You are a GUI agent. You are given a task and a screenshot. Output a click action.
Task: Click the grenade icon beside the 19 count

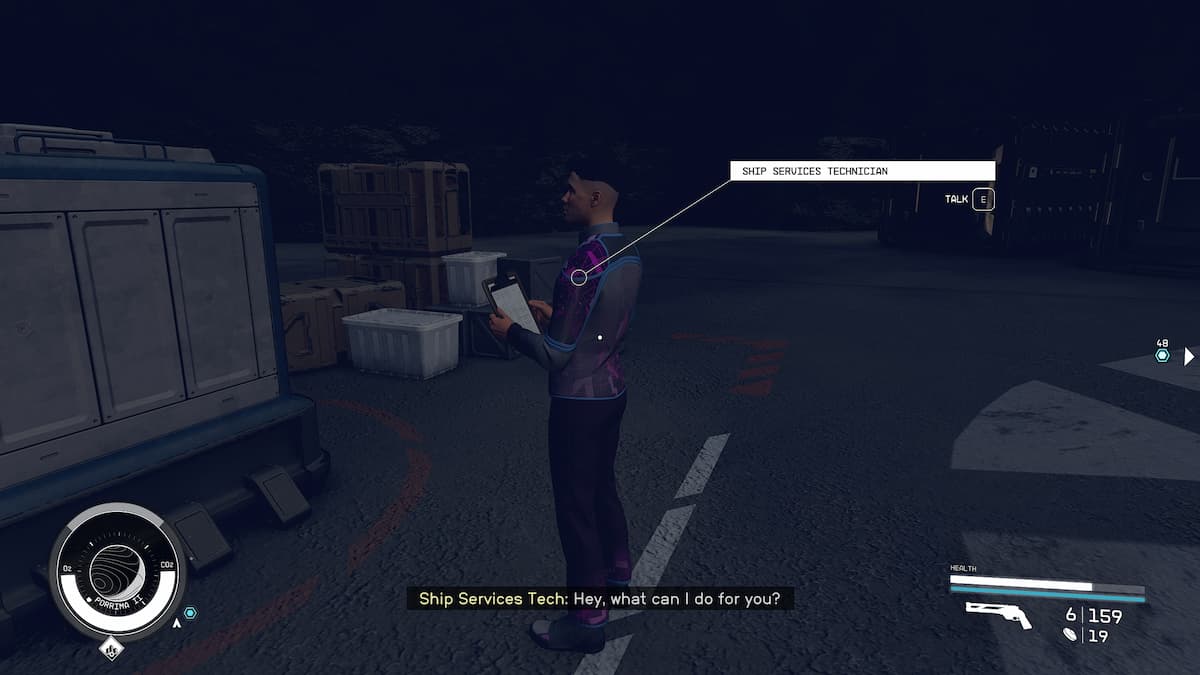1071,634
